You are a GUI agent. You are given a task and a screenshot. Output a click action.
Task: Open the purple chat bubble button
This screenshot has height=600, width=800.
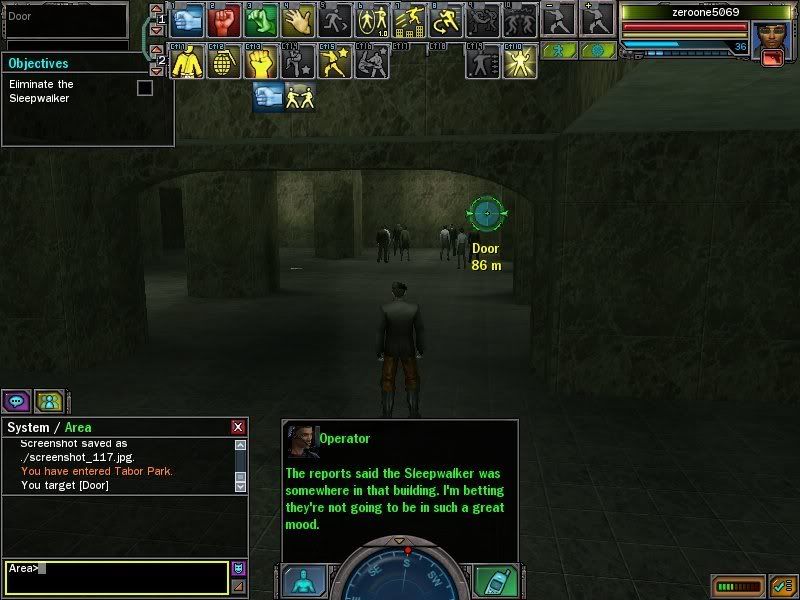click(x=16, y=402)
